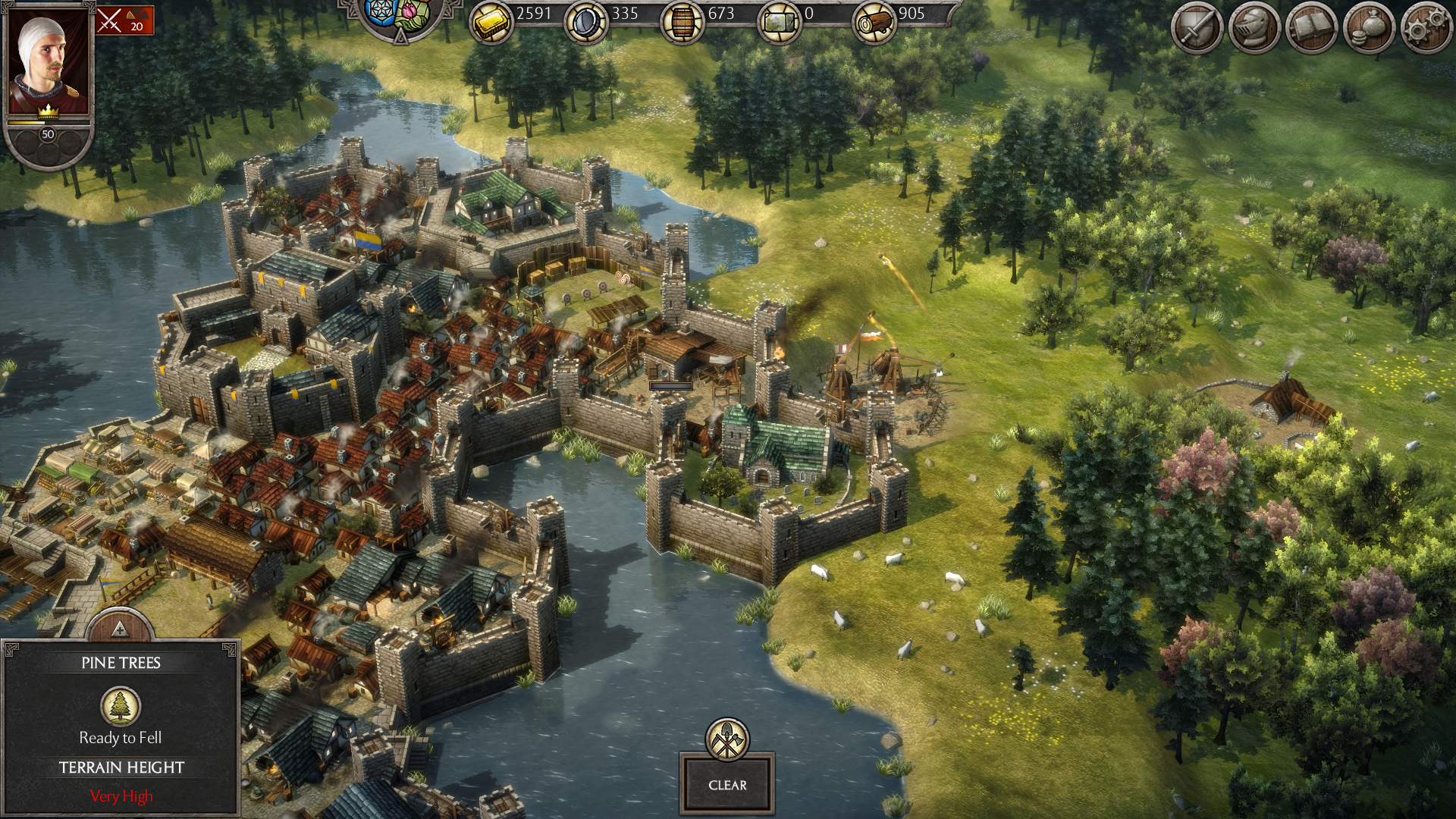Open the coin sack trade menu

point(1369,29)
